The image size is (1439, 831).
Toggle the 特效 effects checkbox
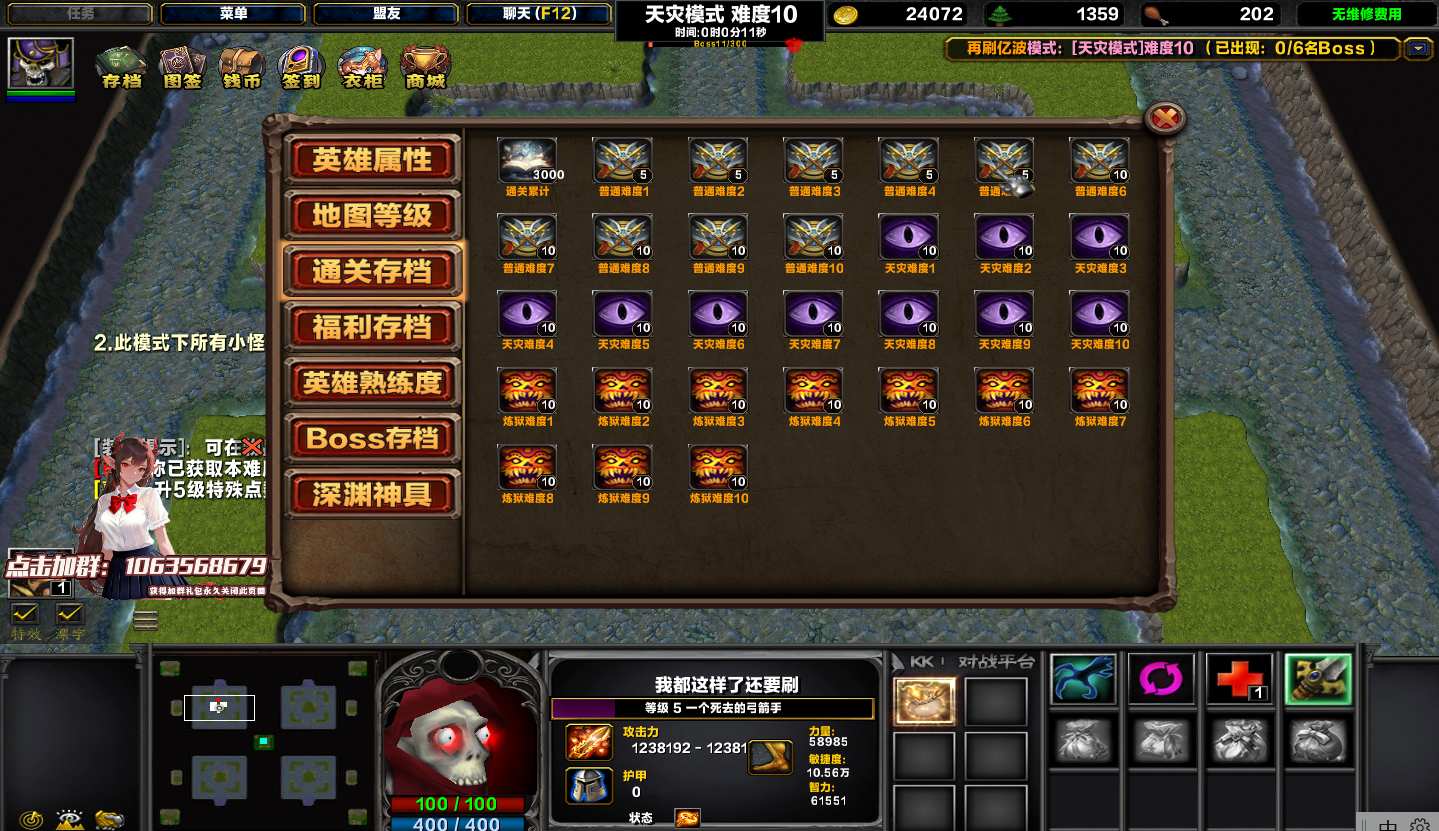tap(24, 614)
